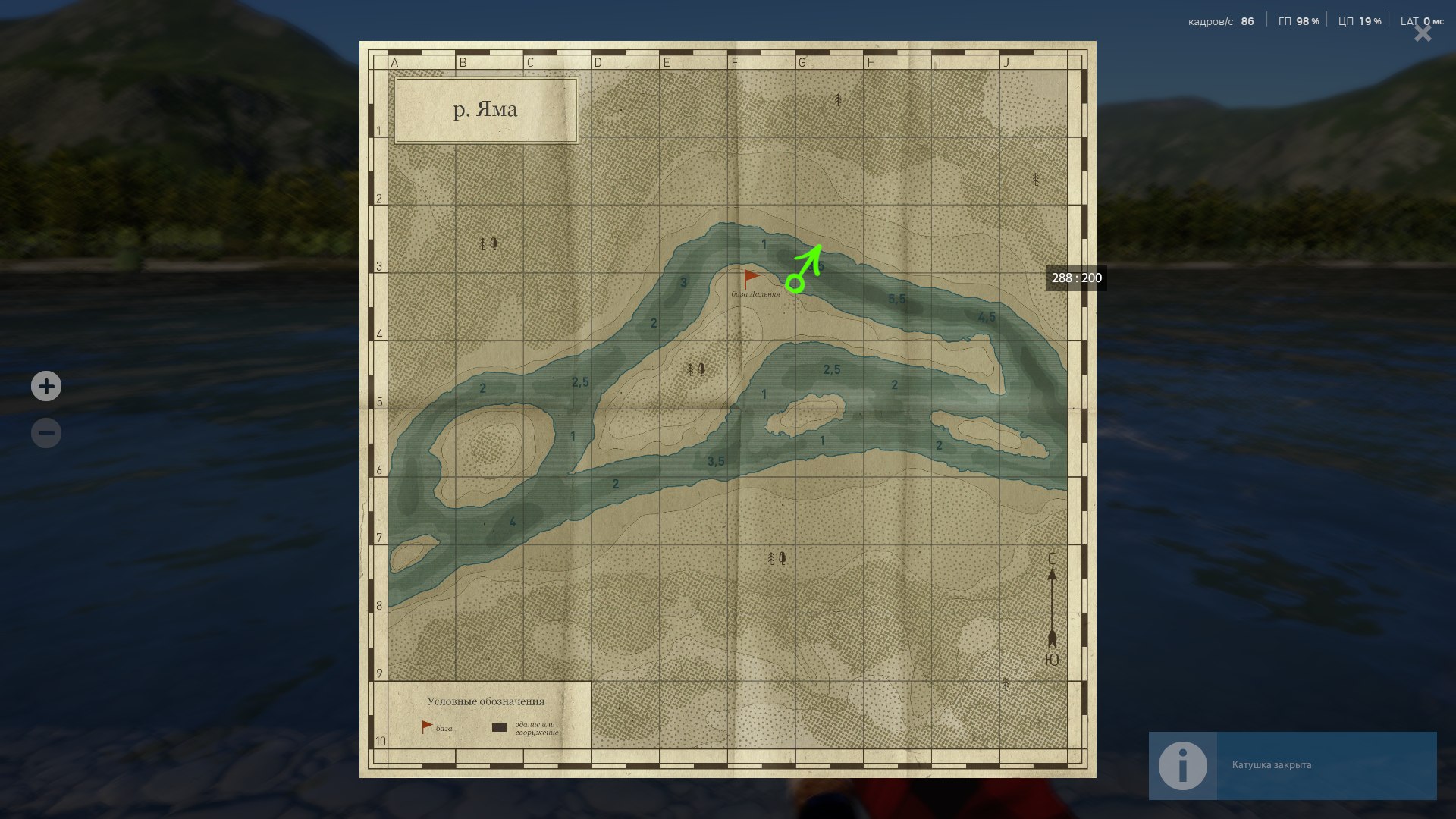Click the Катушка закрыта notification bar
Viewport: 1456px width, 819px height.
(1289, 766)
